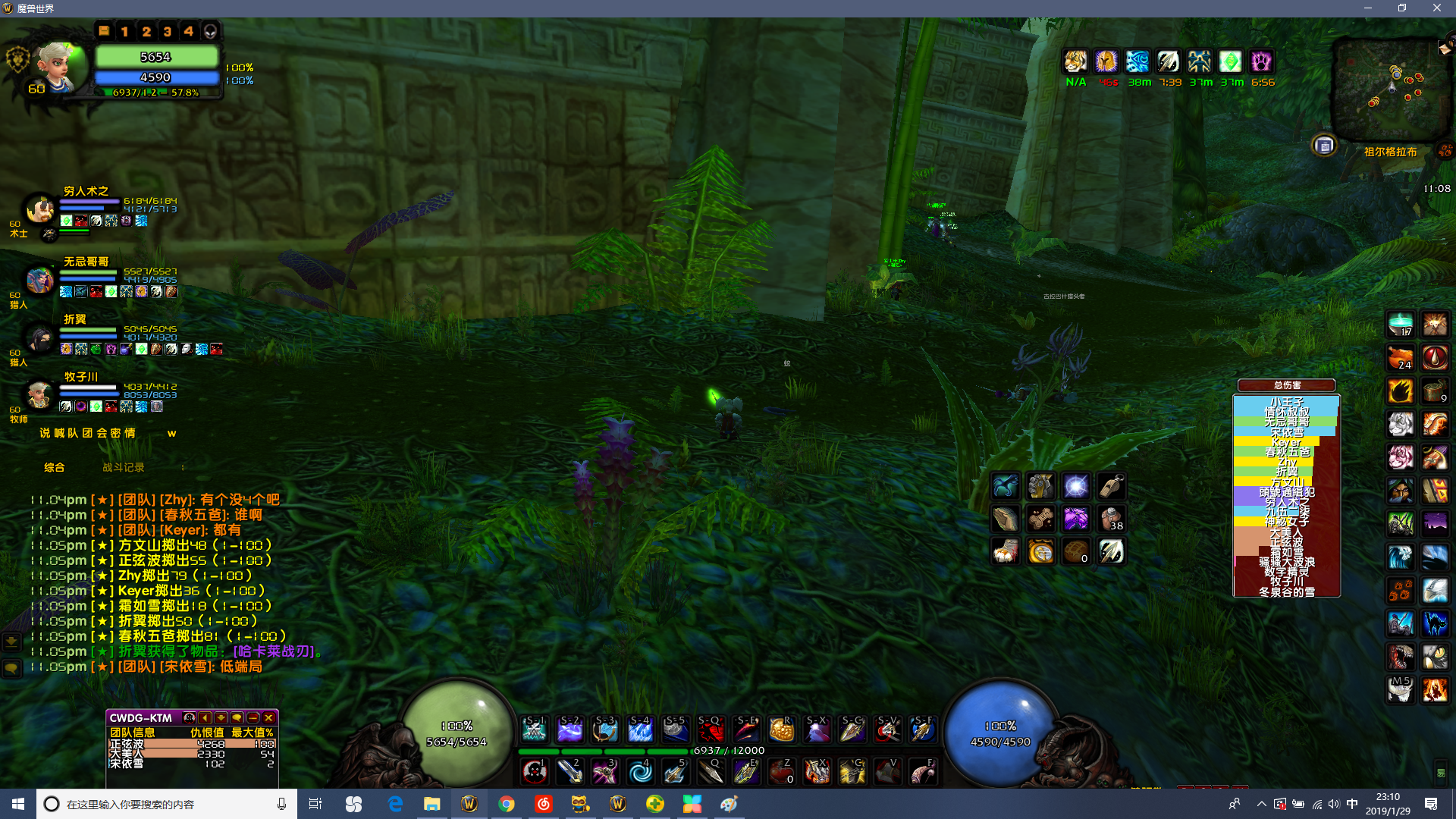
Task: Close the CWDG-KTM threat meter
Action: pos(268,717)
